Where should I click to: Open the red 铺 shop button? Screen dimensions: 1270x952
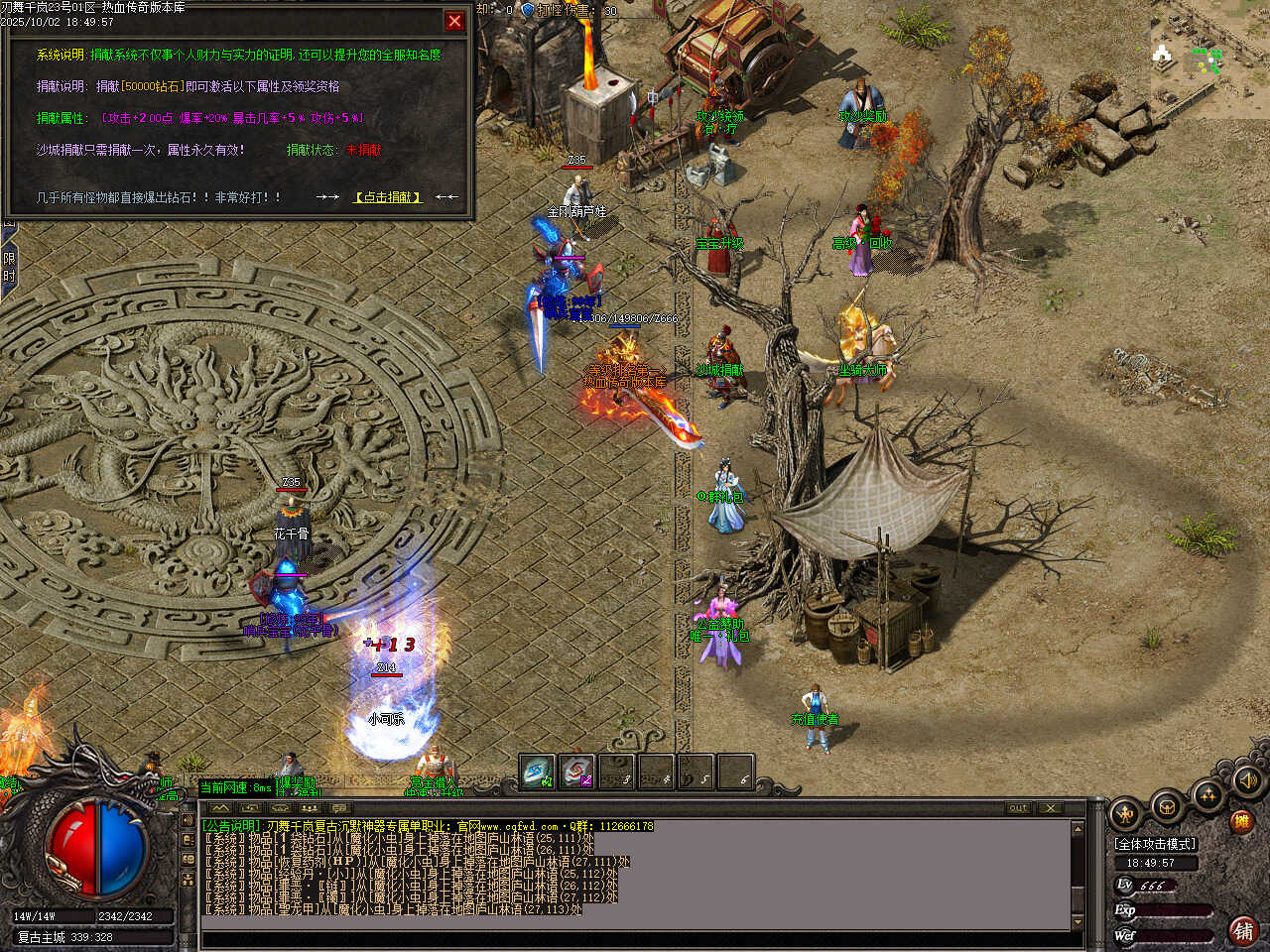click(1242, 930)
